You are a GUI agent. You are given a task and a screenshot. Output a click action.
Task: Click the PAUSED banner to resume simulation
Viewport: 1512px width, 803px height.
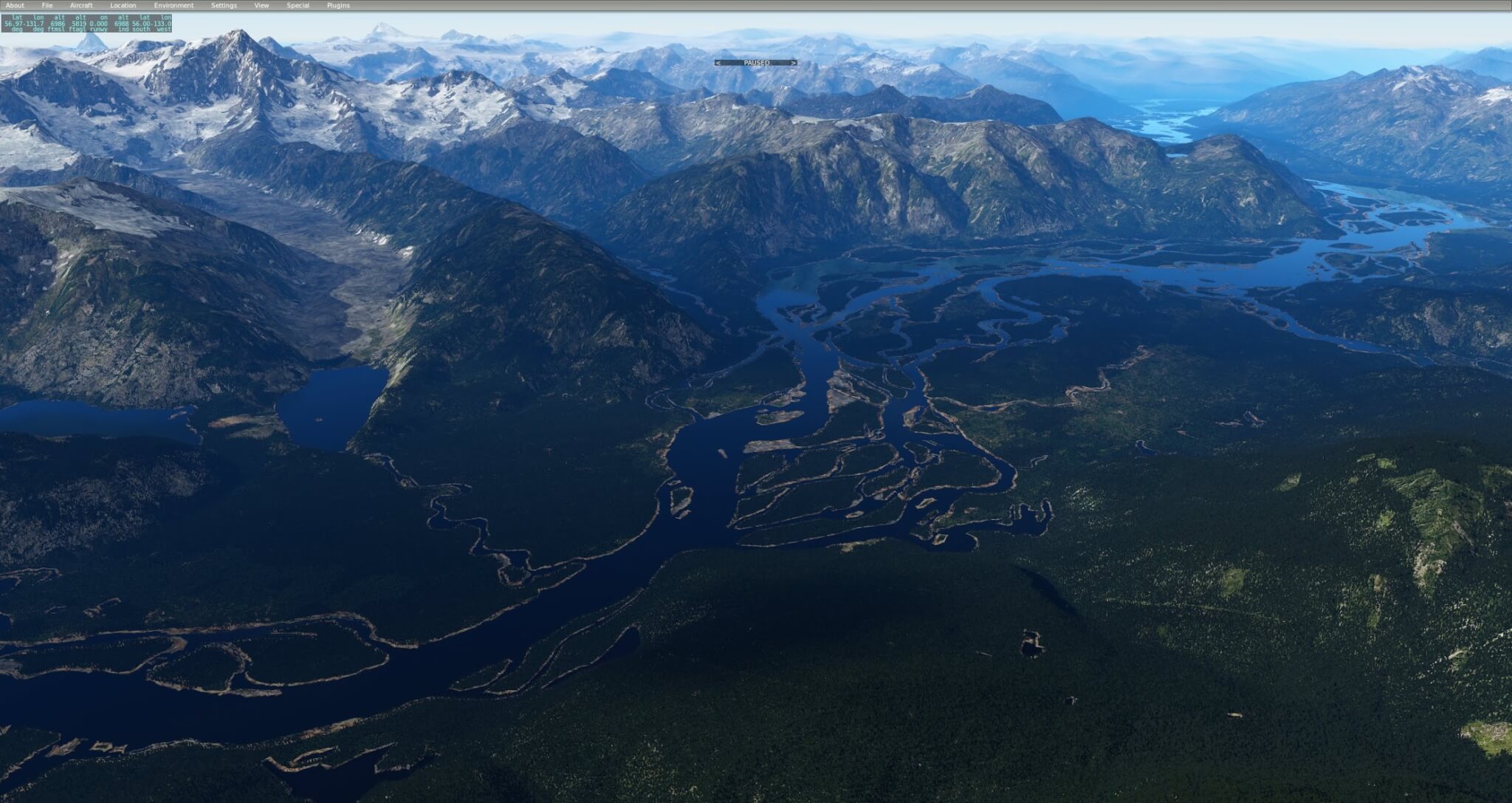pos(756,63)
